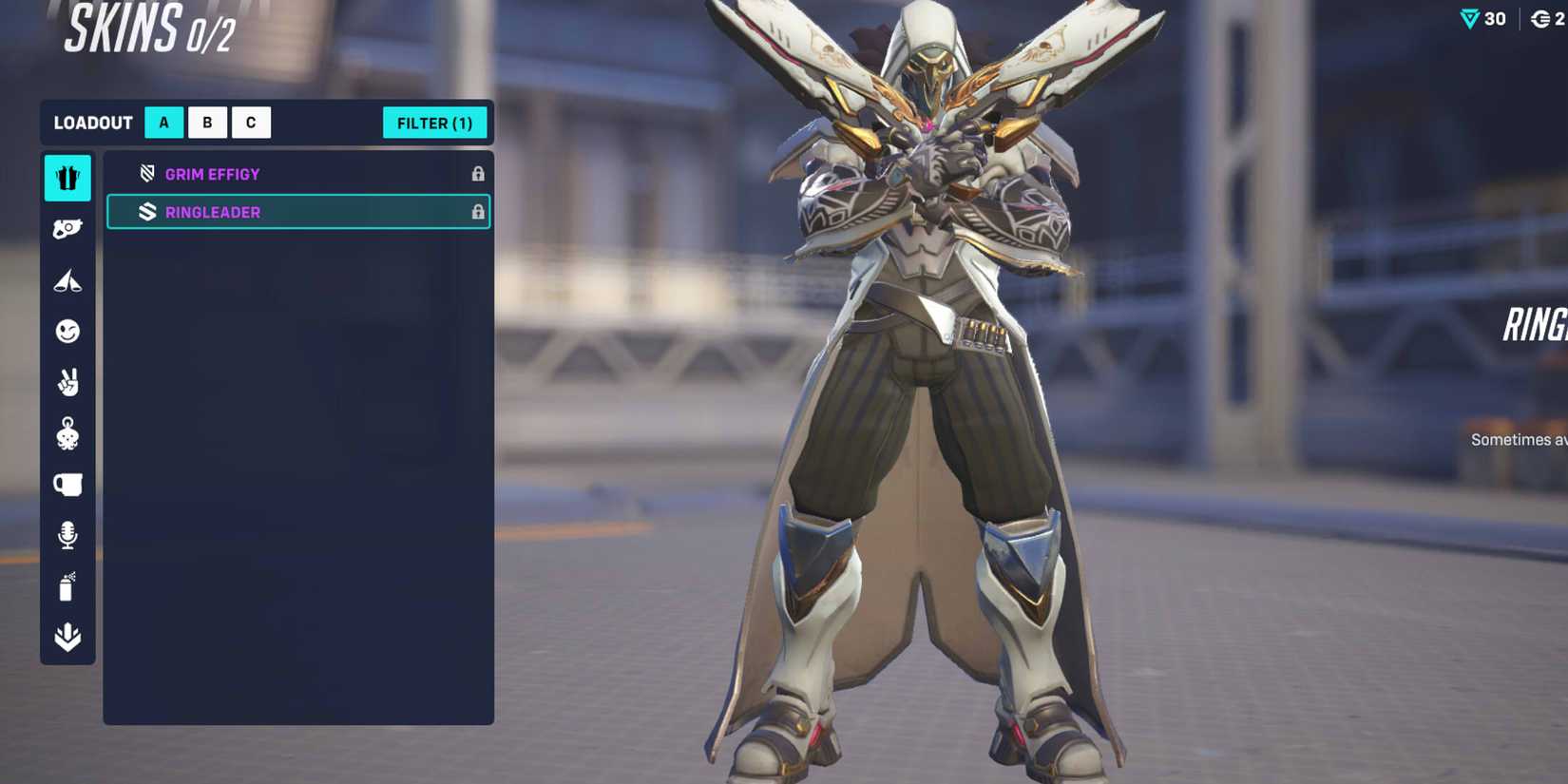Select Loadout A
Viewport: 1568px width, 784px height.
(x=163, y=122)
